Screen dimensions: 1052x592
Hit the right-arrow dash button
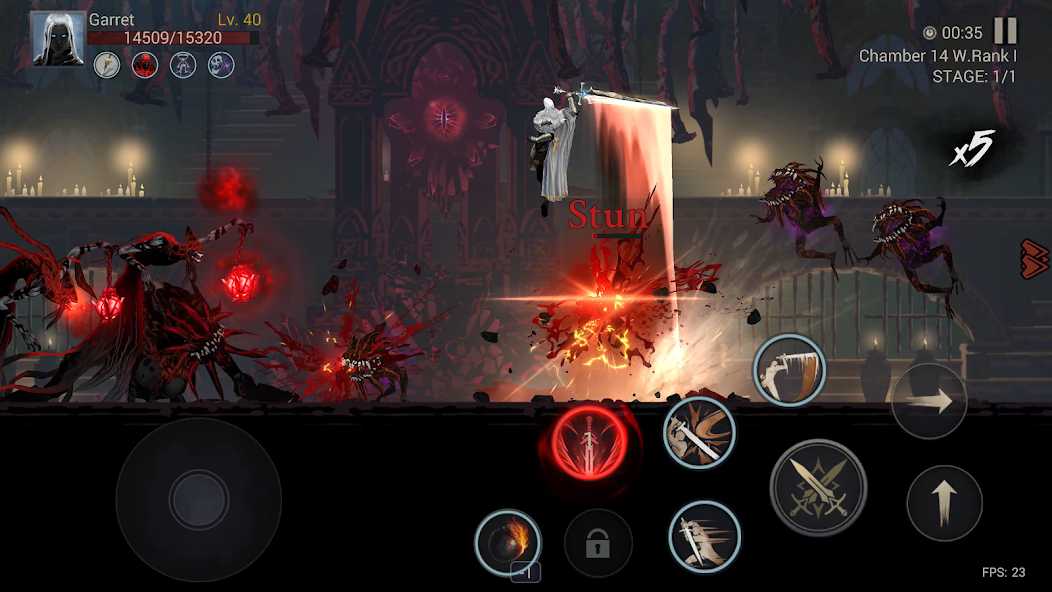928,401
